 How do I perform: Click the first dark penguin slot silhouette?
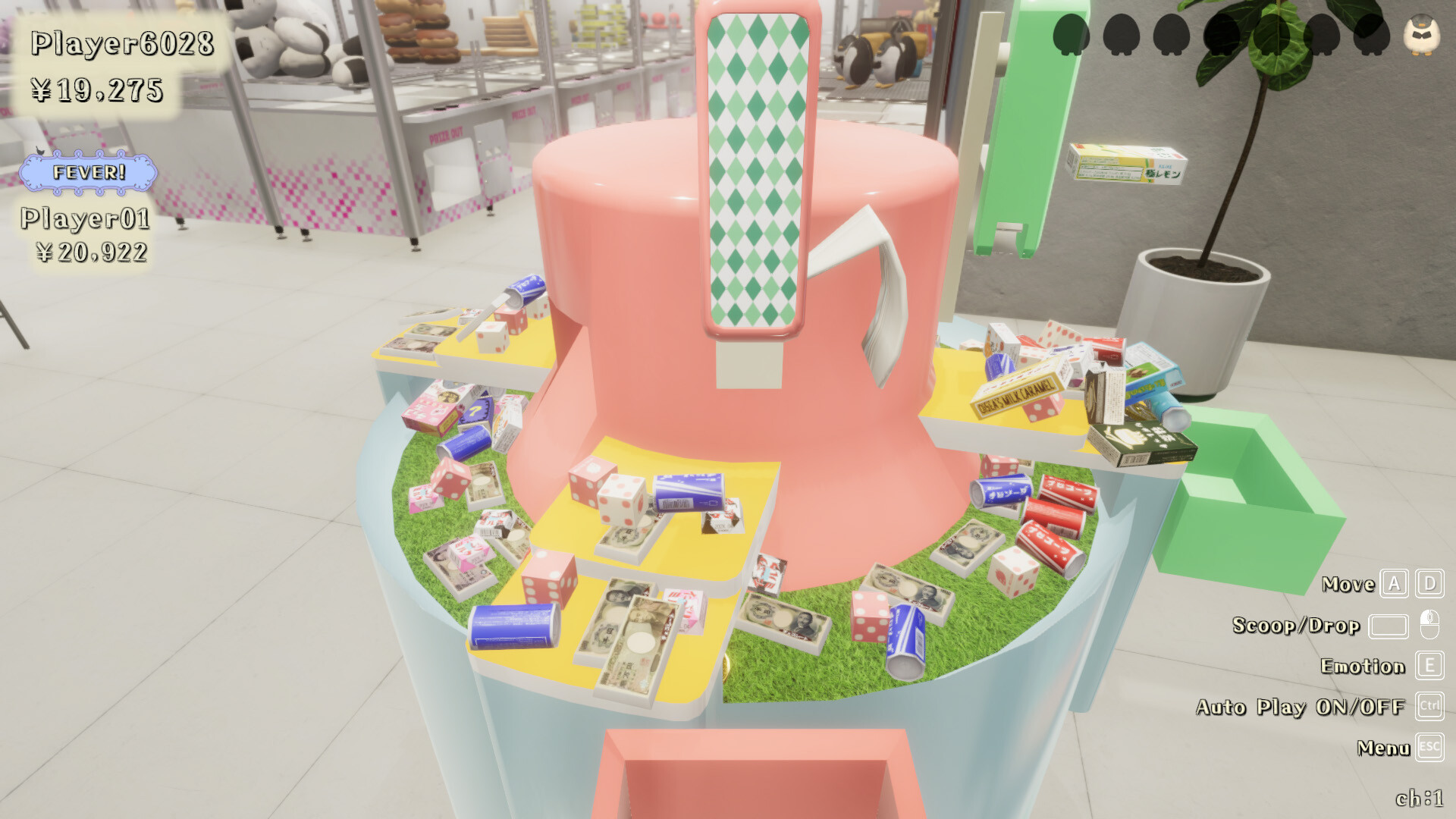[x=1069, y=34]
